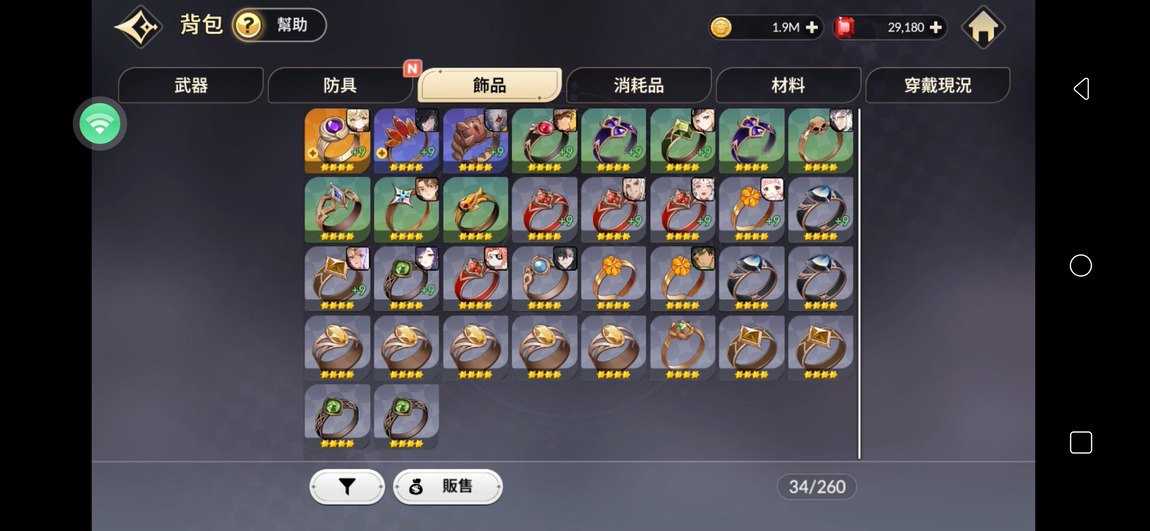Open the 消耗品 tab
1150x531 pixels.
pyautogui.click(x=638, y=86)
